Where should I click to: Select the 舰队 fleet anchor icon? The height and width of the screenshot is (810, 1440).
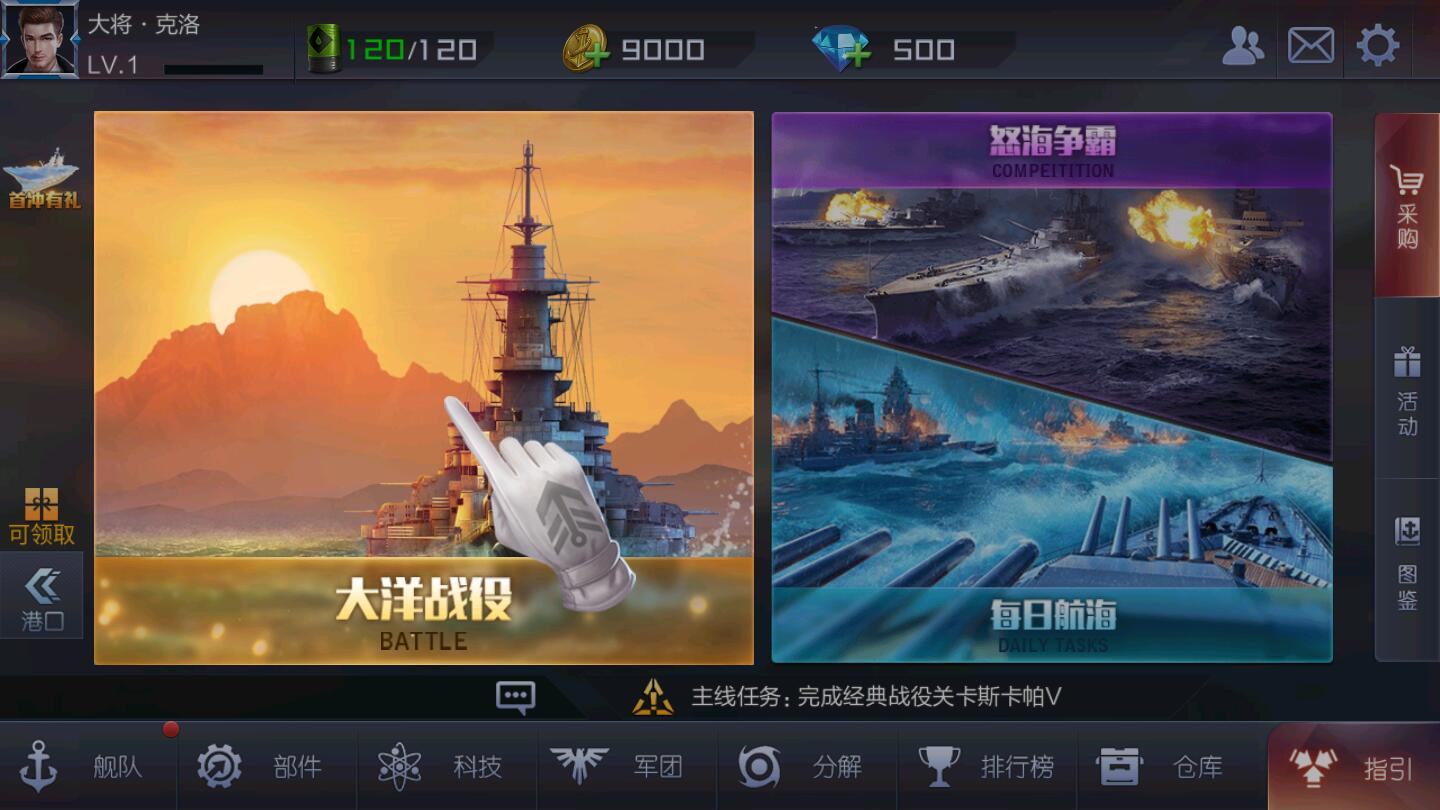[x=41, y=767]
